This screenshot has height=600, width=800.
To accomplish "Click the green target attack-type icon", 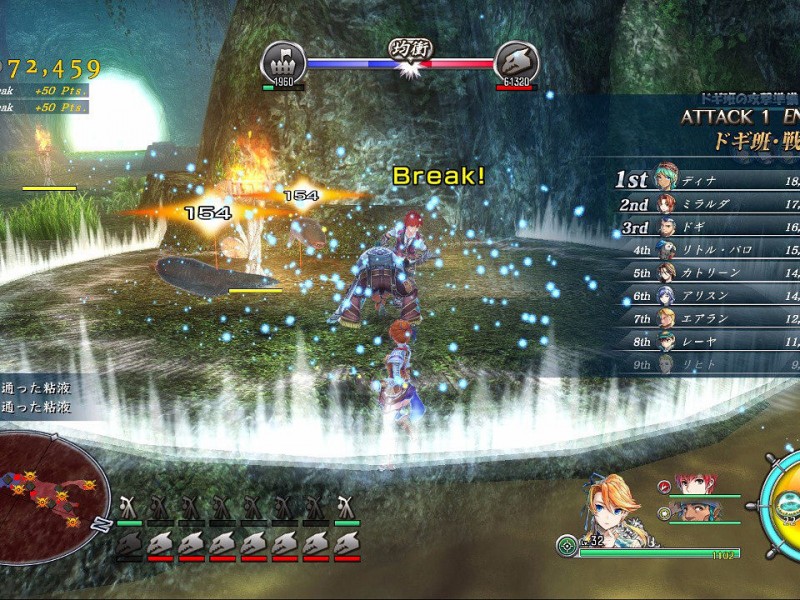I will [567, 546].
